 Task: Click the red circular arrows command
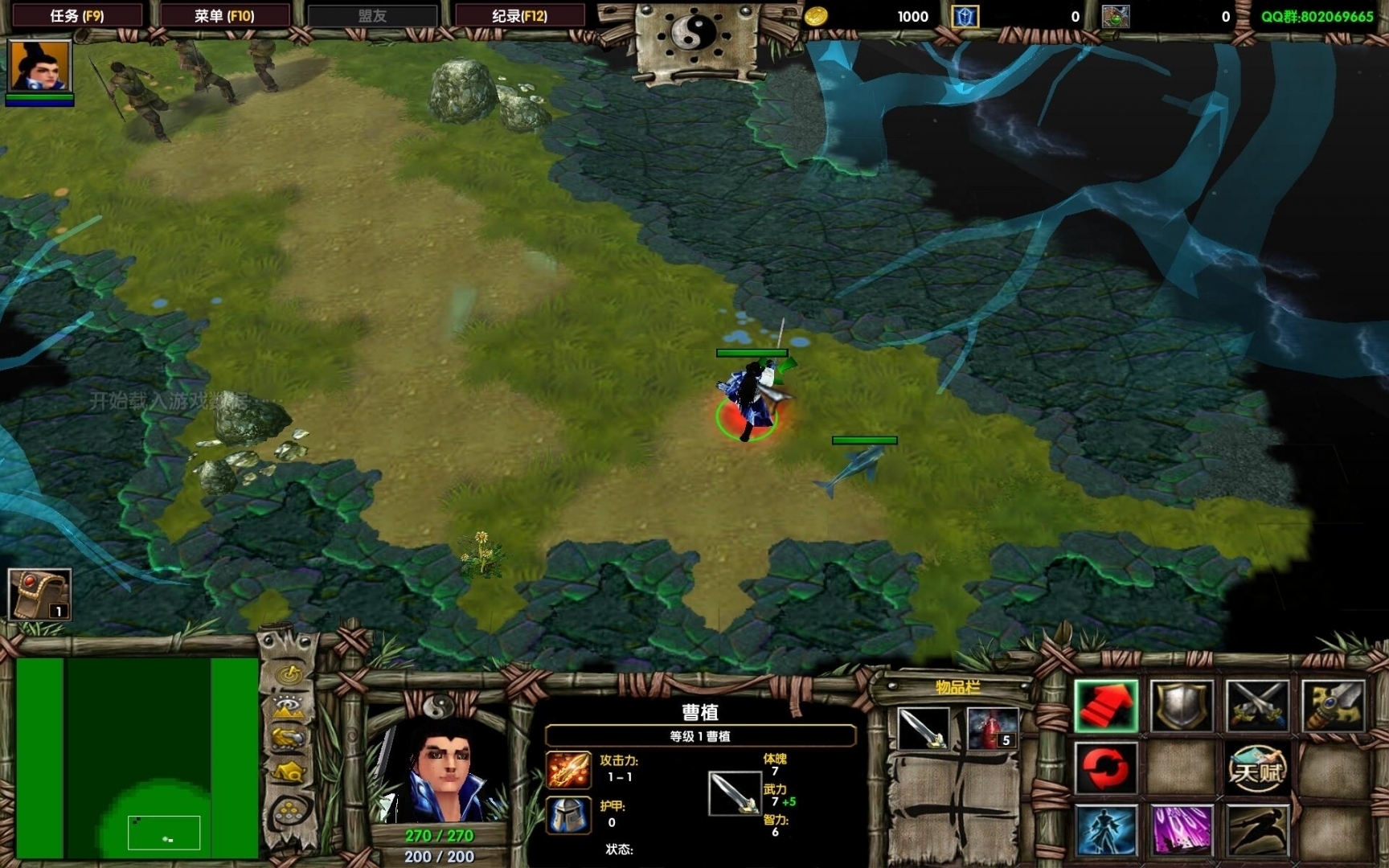coord(1106,768)
